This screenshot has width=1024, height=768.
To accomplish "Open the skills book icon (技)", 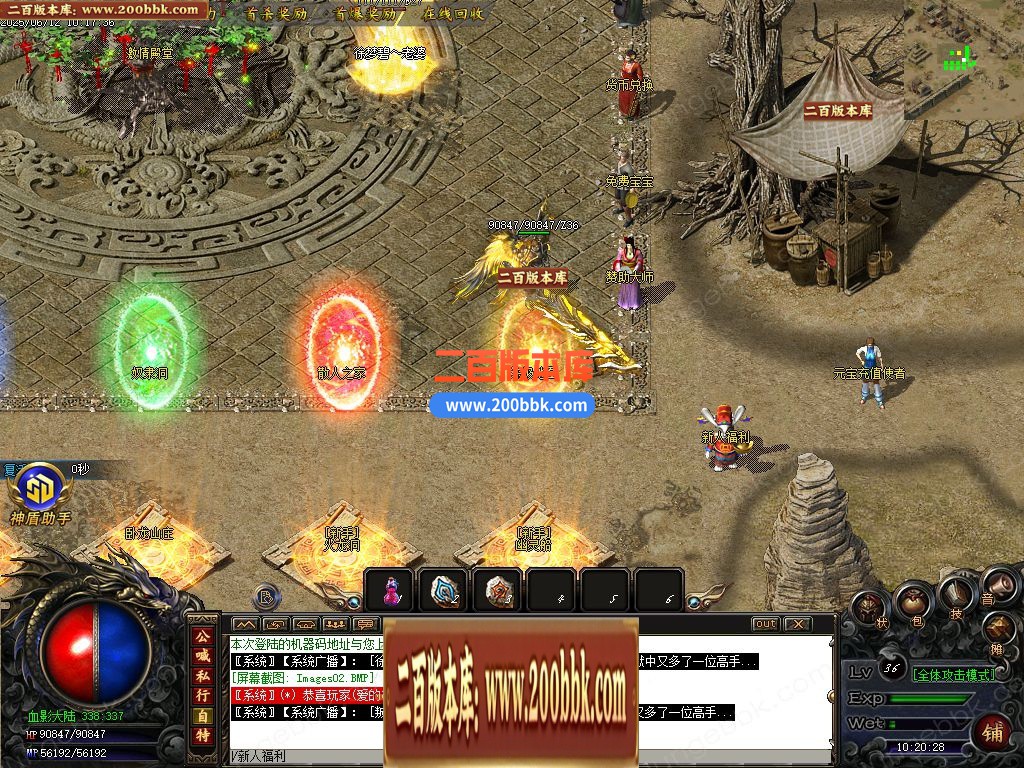I will (x=957, y=597).
